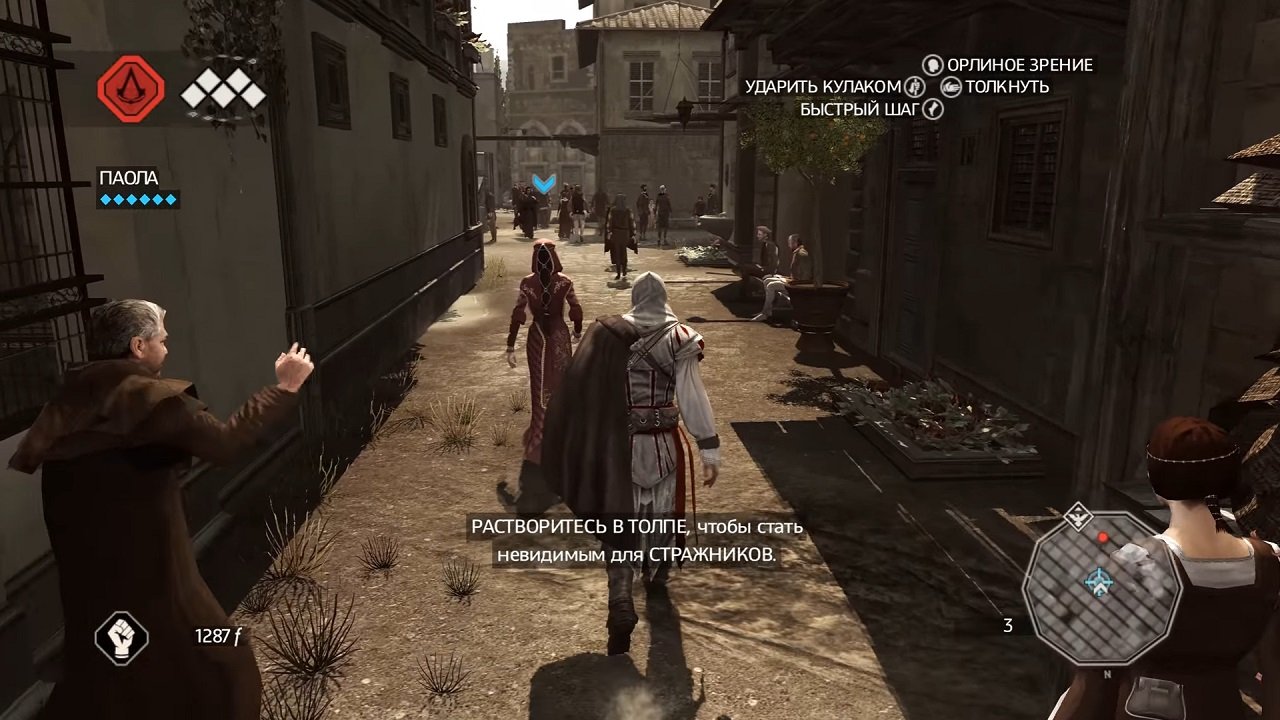Click the Толкнуть action label

point(1006,88)
